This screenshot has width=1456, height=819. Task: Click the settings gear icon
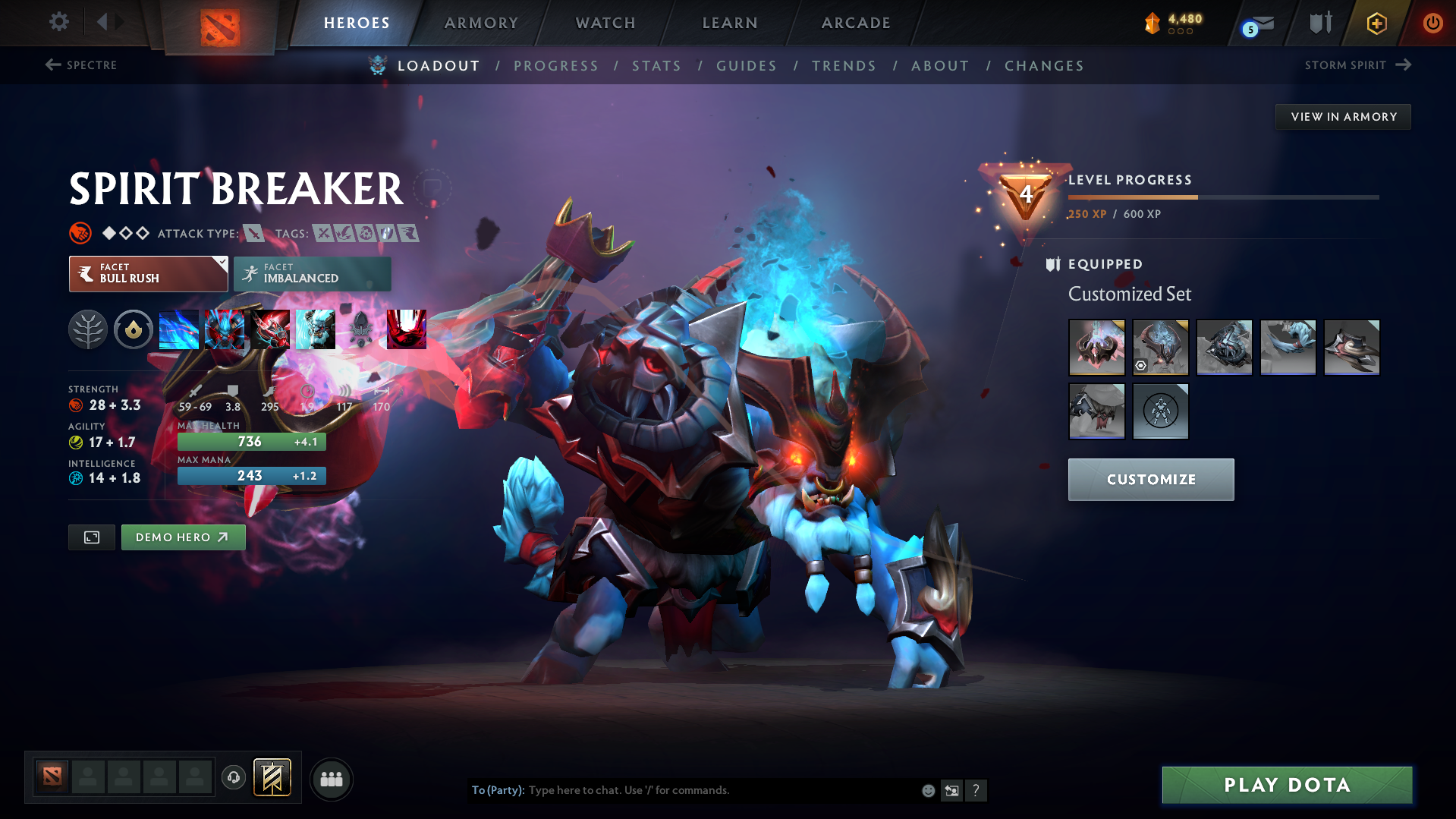pos(58,22)
